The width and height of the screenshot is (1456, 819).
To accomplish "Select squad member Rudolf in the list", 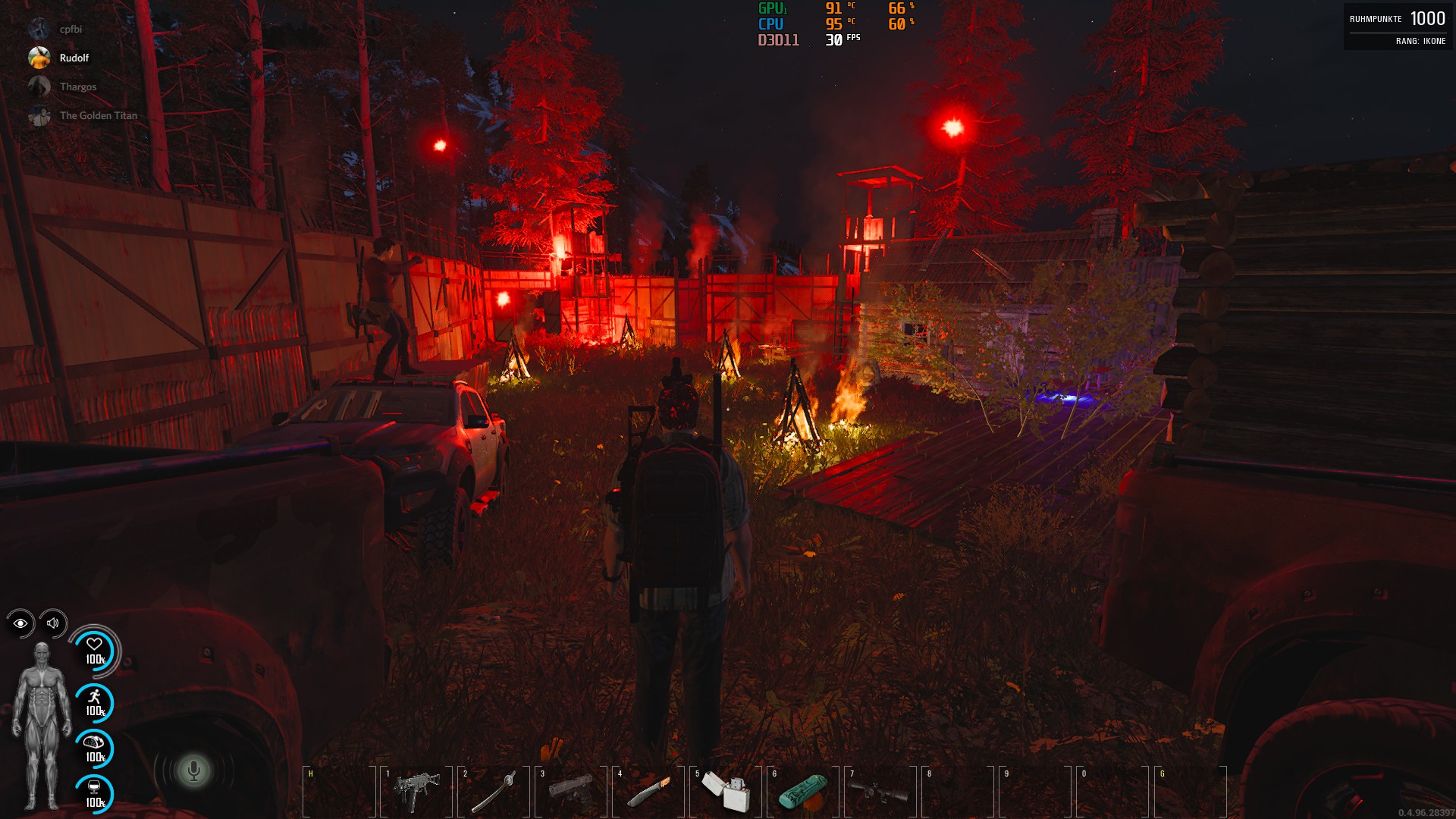I will pos(74,58).
